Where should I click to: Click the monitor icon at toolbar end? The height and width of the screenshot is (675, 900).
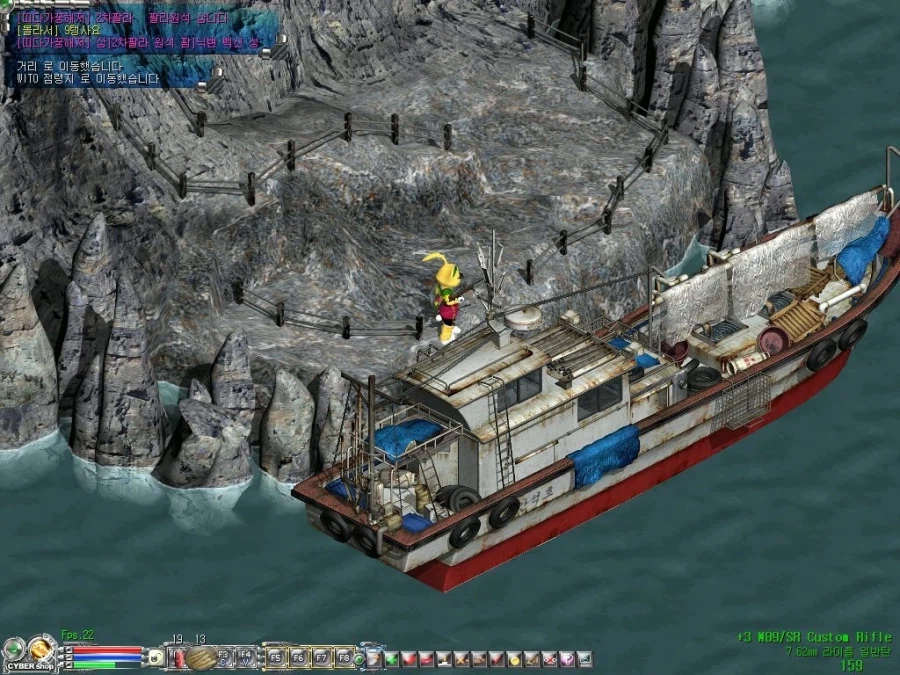coord(585,659)
